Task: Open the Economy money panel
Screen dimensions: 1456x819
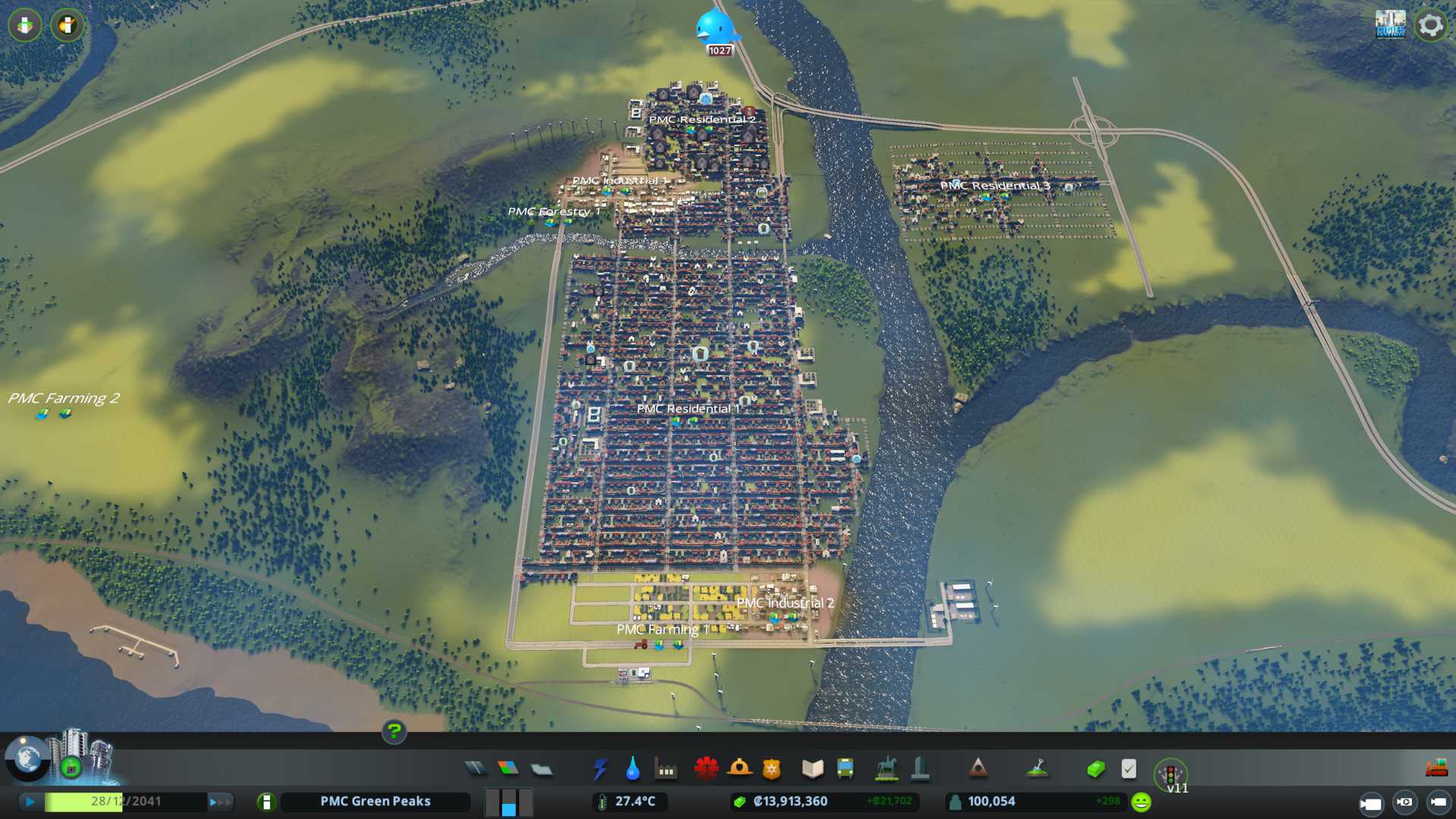Action: coord(1095,770)
